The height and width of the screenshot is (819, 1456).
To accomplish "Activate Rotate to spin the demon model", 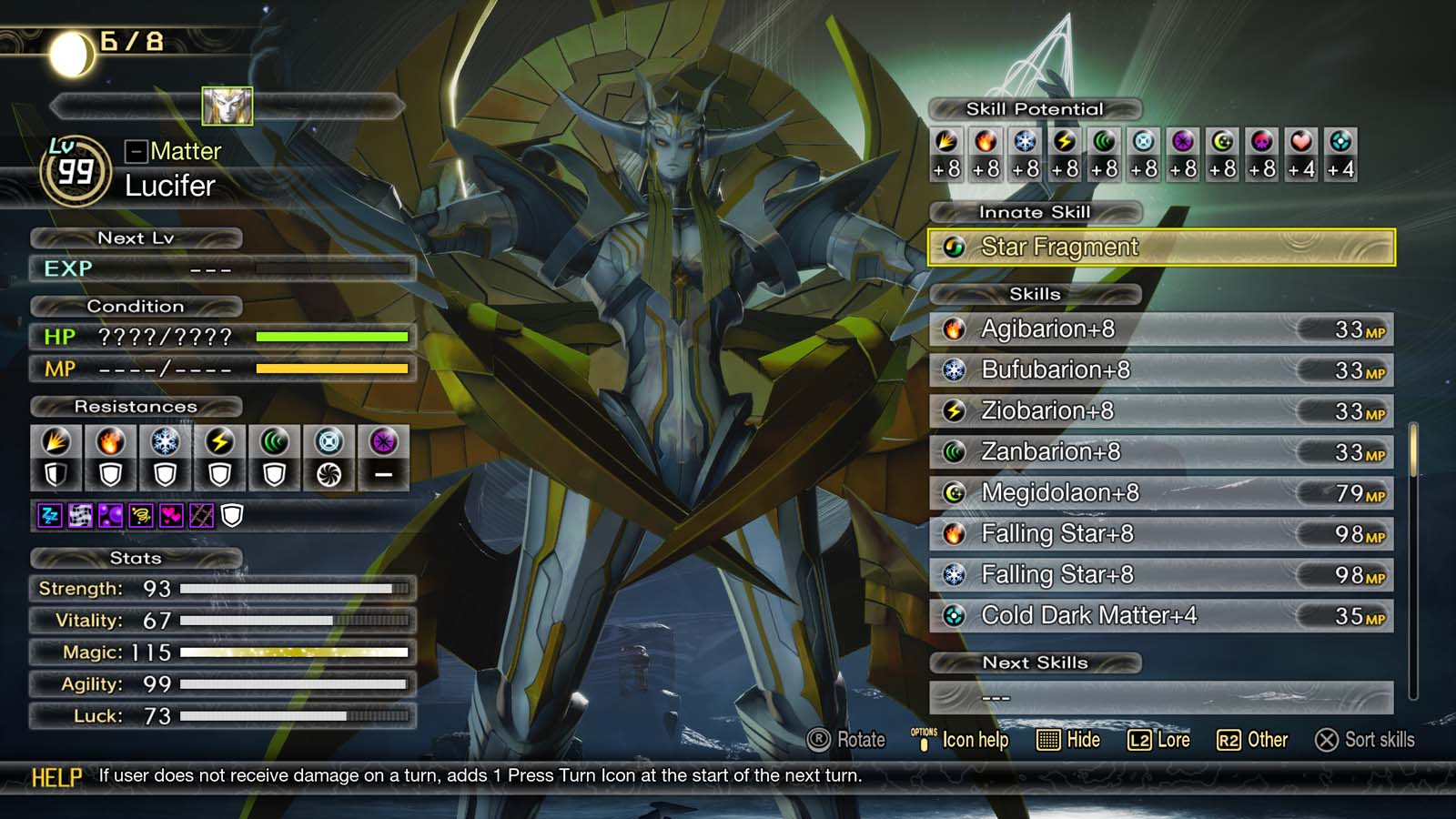I will (x=848, y=741).
